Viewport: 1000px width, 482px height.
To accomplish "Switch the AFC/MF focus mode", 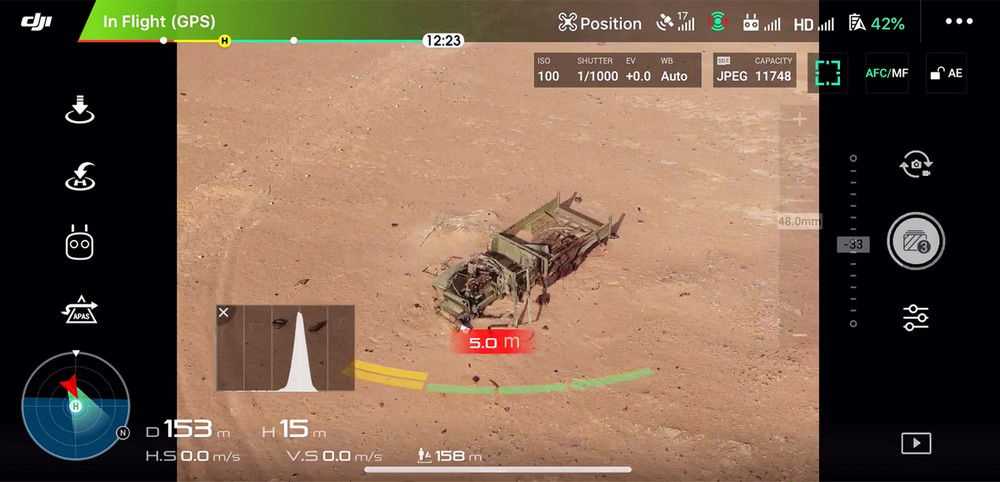I will [887, 73].
